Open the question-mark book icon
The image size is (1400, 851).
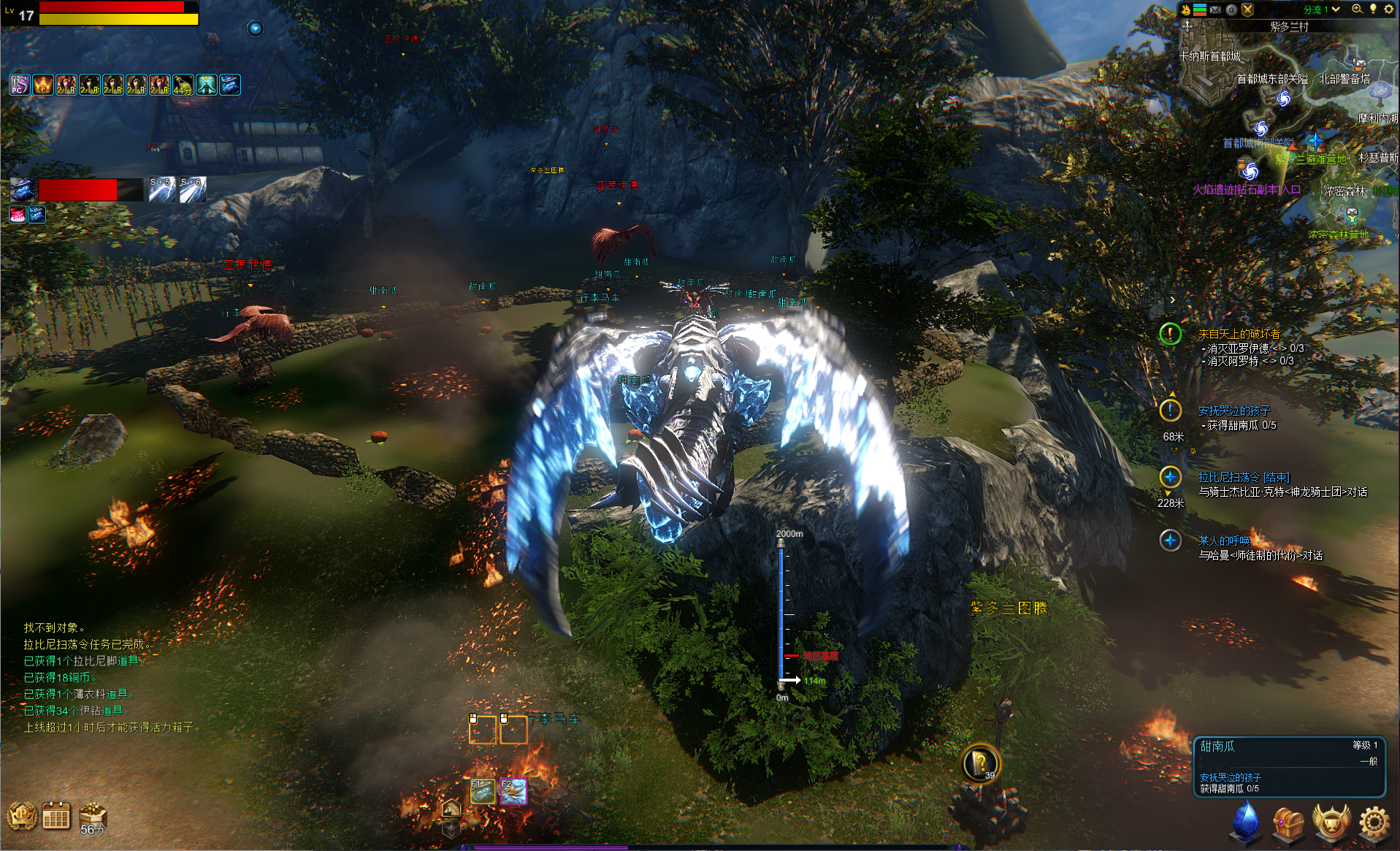(979, 763)
